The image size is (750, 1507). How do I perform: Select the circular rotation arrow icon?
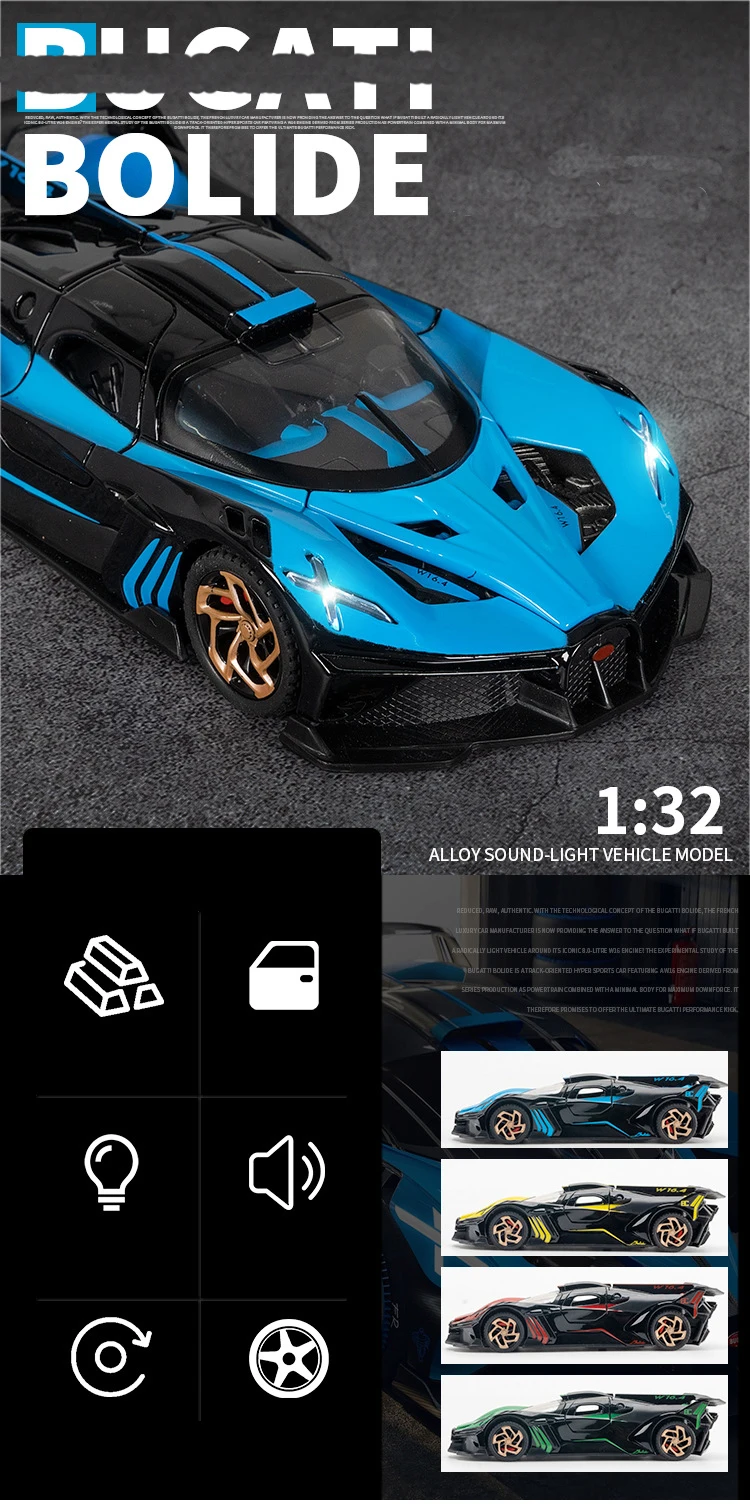111,1357
